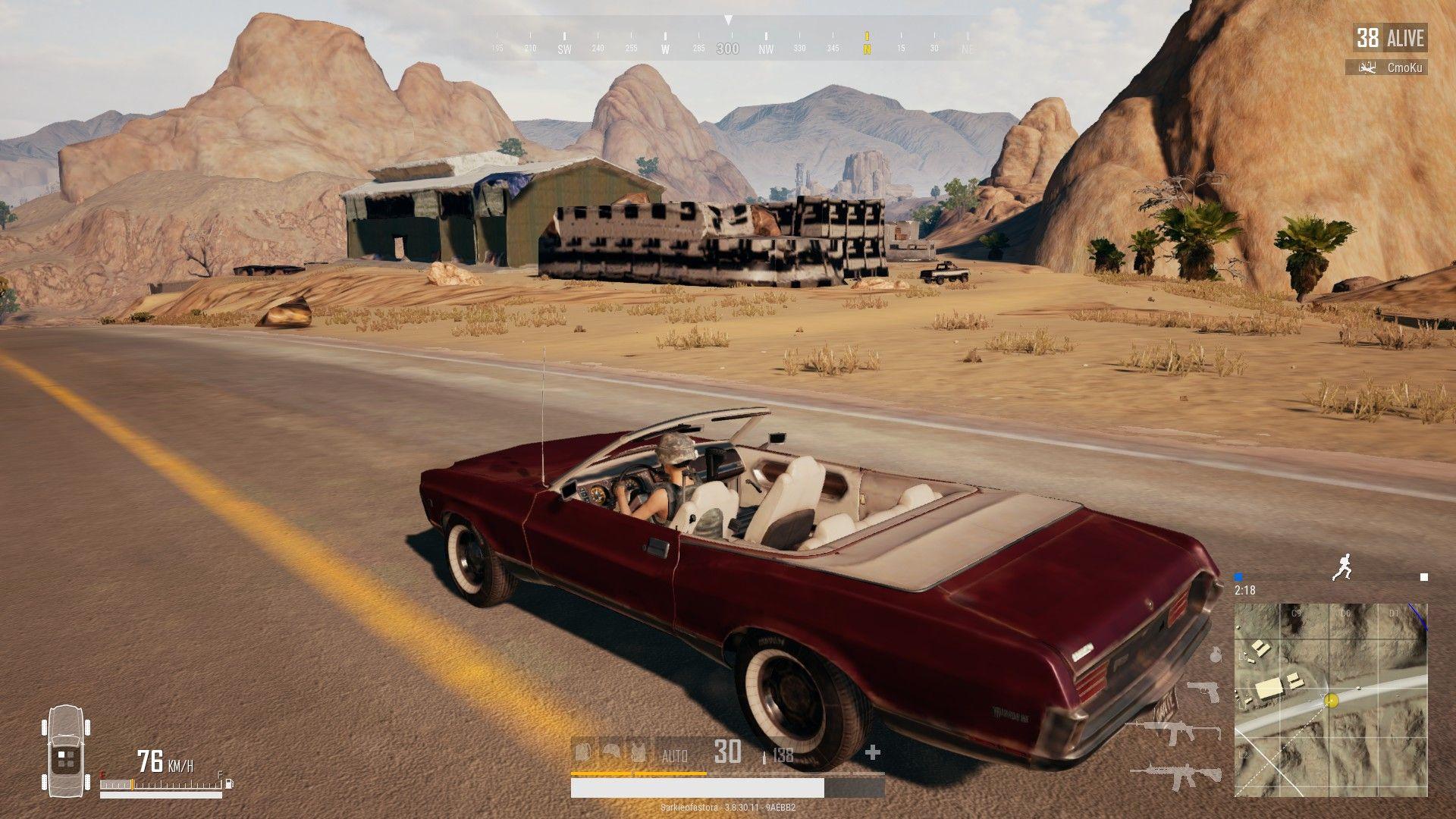1456x819 pixels.
Task: Select the vest equipment icon
Action: (639, 752)
